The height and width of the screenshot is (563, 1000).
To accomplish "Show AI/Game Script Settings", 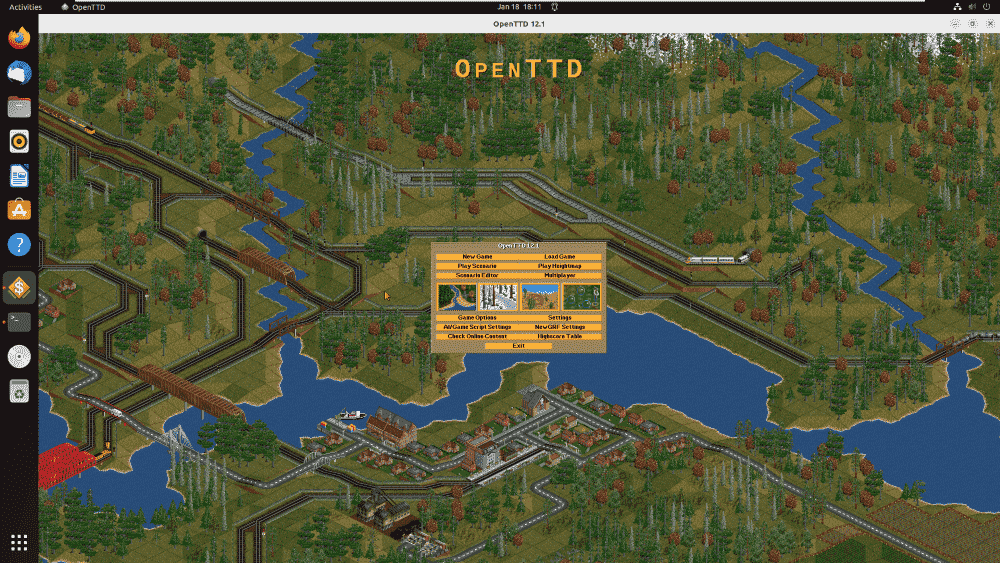I will pyautogui.click(x=477, y=327).
